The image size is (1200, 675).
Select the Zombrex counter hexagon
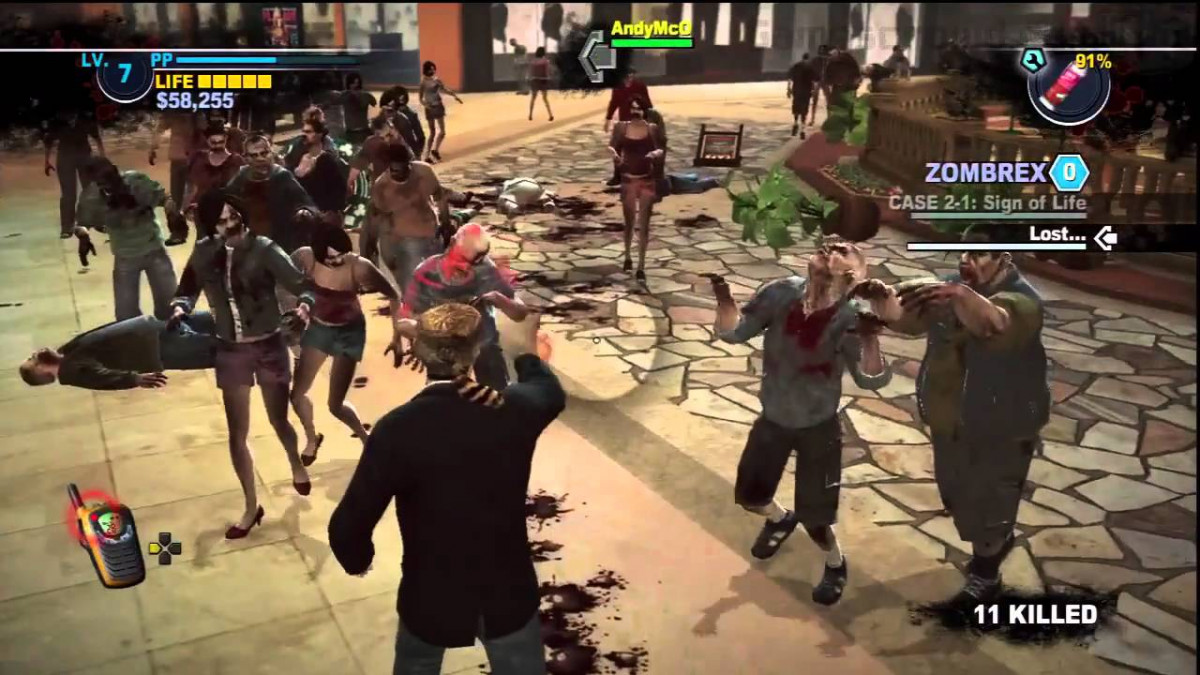1068,173
